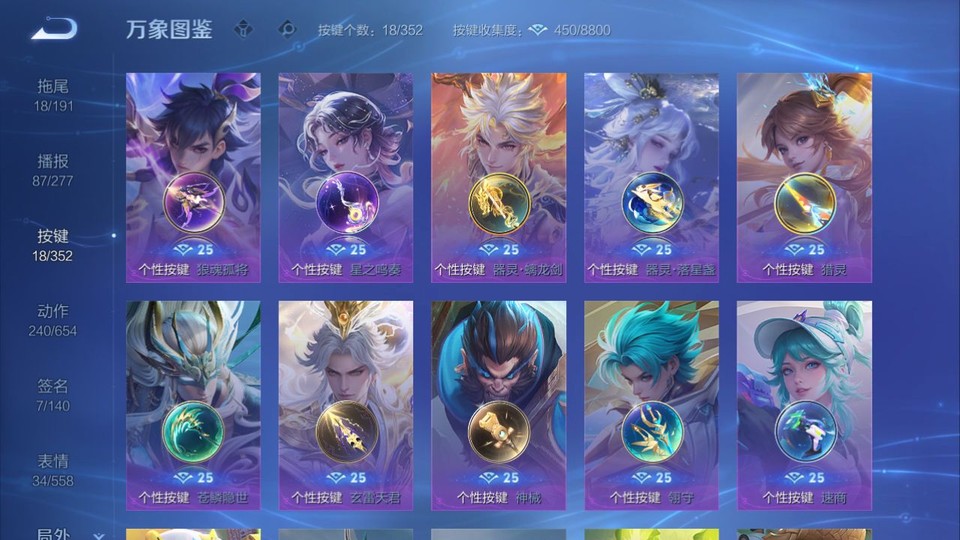Choose the 星之鸣奏 button skin card
Screen dimensions: 960x540
pos(346,177)
